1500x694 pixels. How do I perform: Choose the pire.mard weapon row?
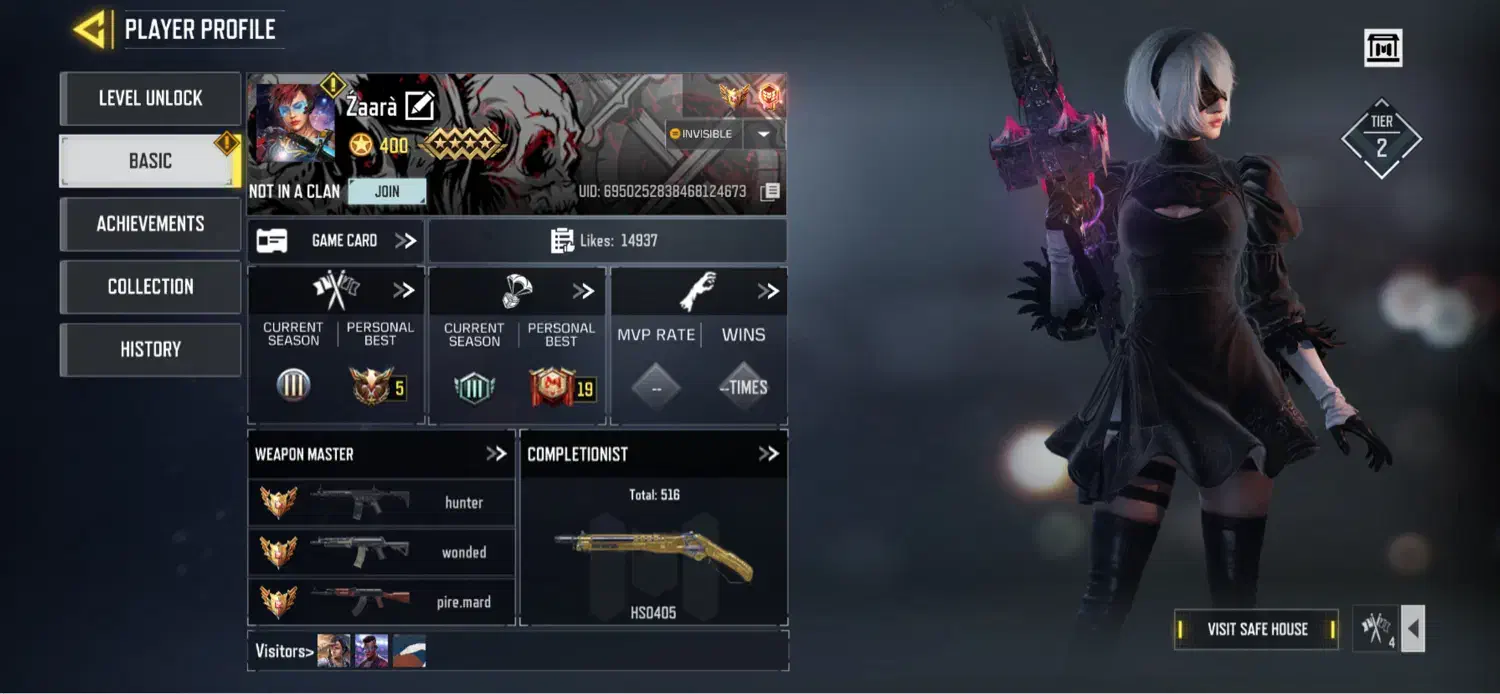tap(381, 602)
